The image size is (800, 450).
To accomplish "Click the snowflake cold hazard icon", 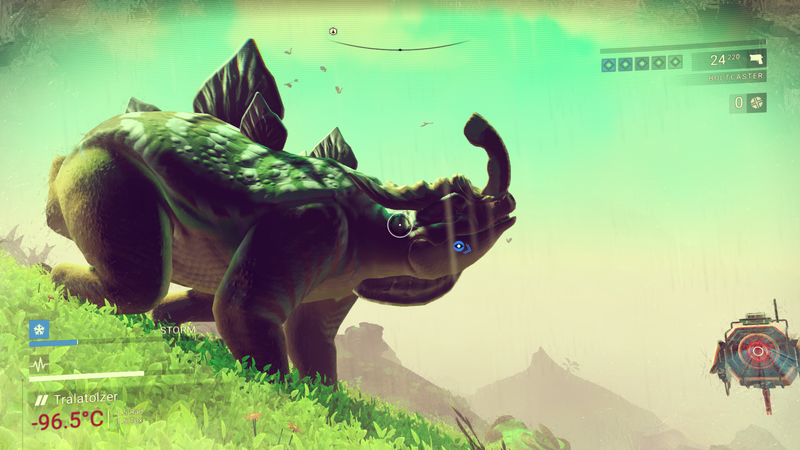I will point(39,329).
